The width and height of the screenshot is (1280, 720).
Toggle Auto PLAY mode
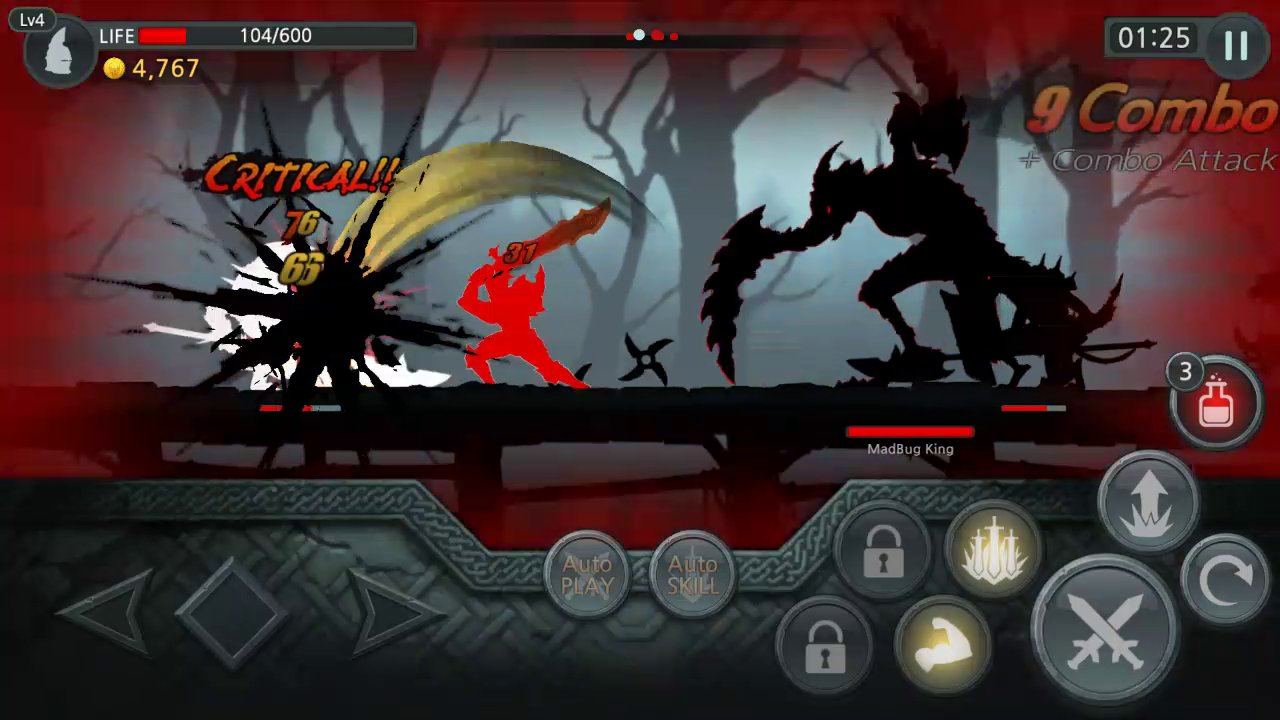588,575
